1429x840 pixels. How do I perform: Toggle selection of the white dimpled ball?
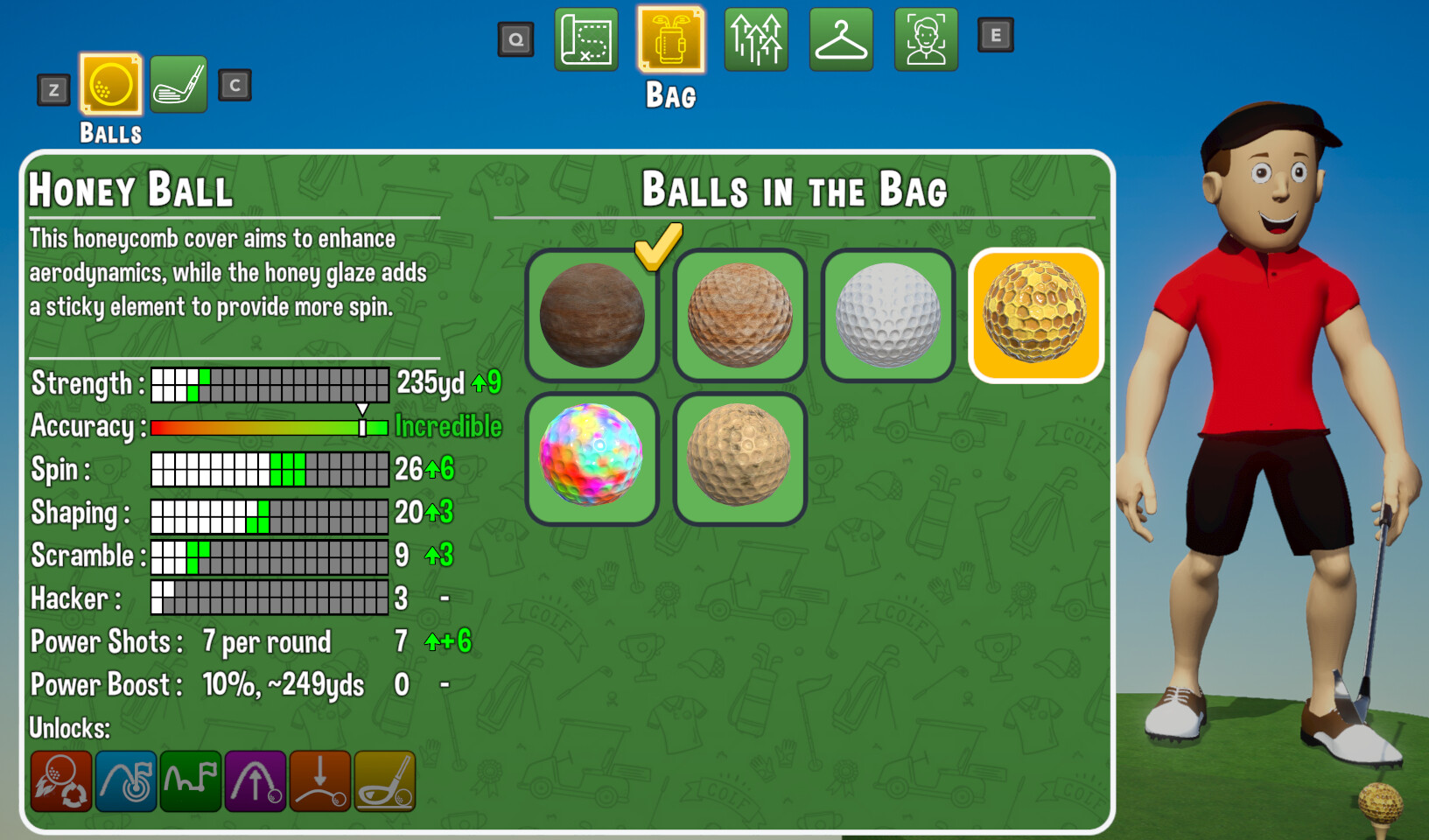coord(886,313)
